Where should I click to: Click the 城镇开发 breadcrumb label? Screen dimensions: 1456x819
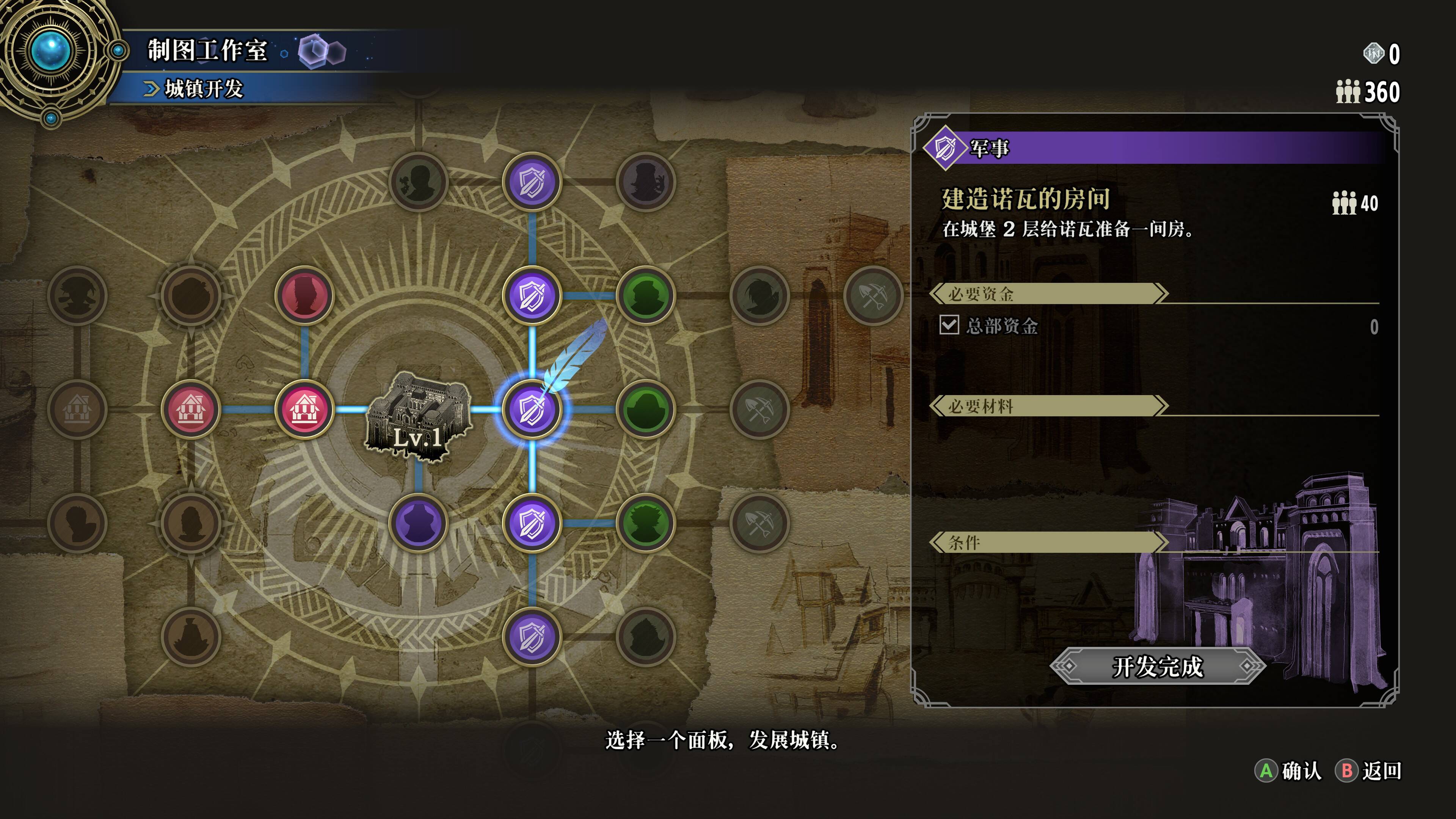point(204,89)
